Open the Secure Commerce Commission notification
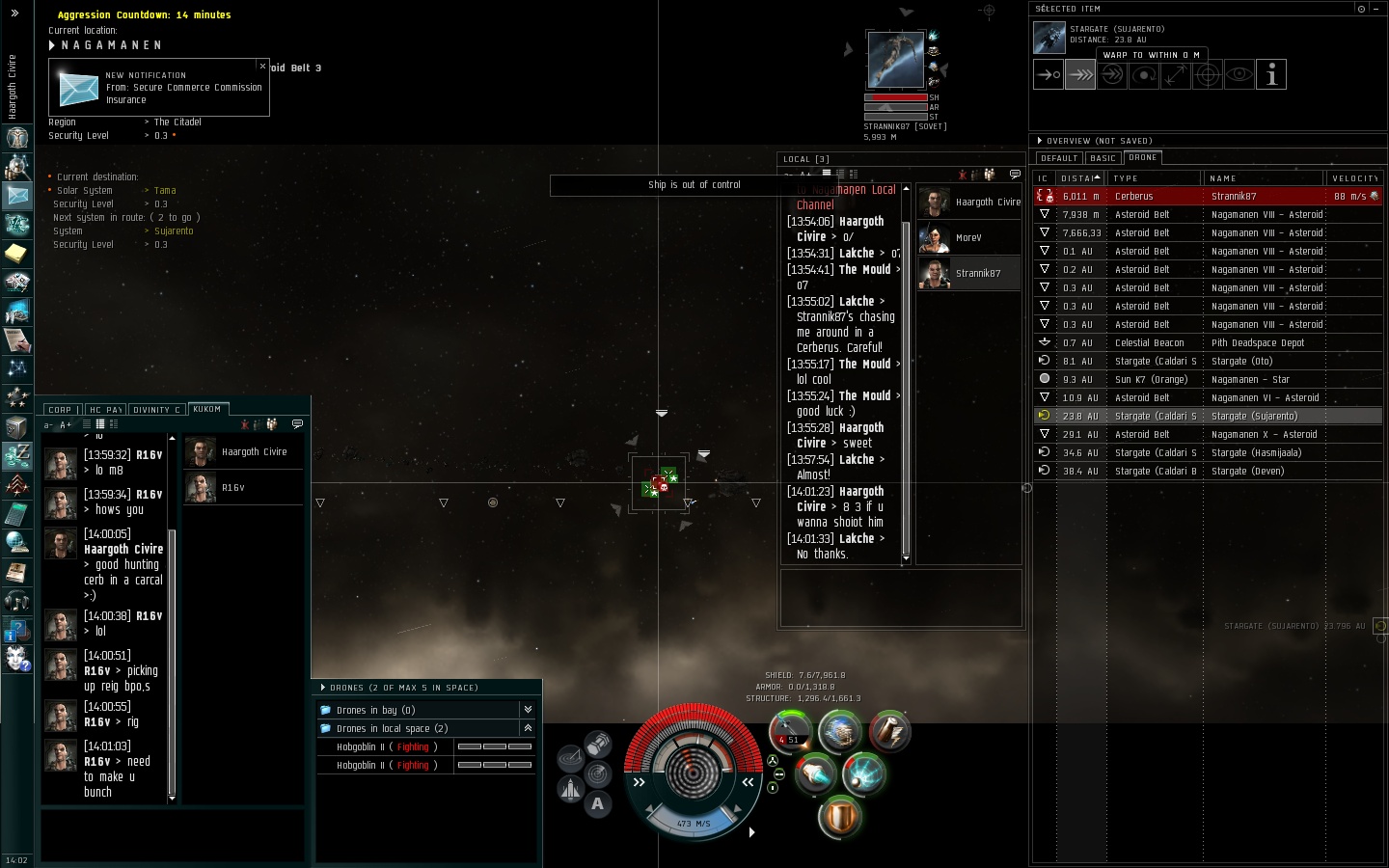 pos(158,88)
